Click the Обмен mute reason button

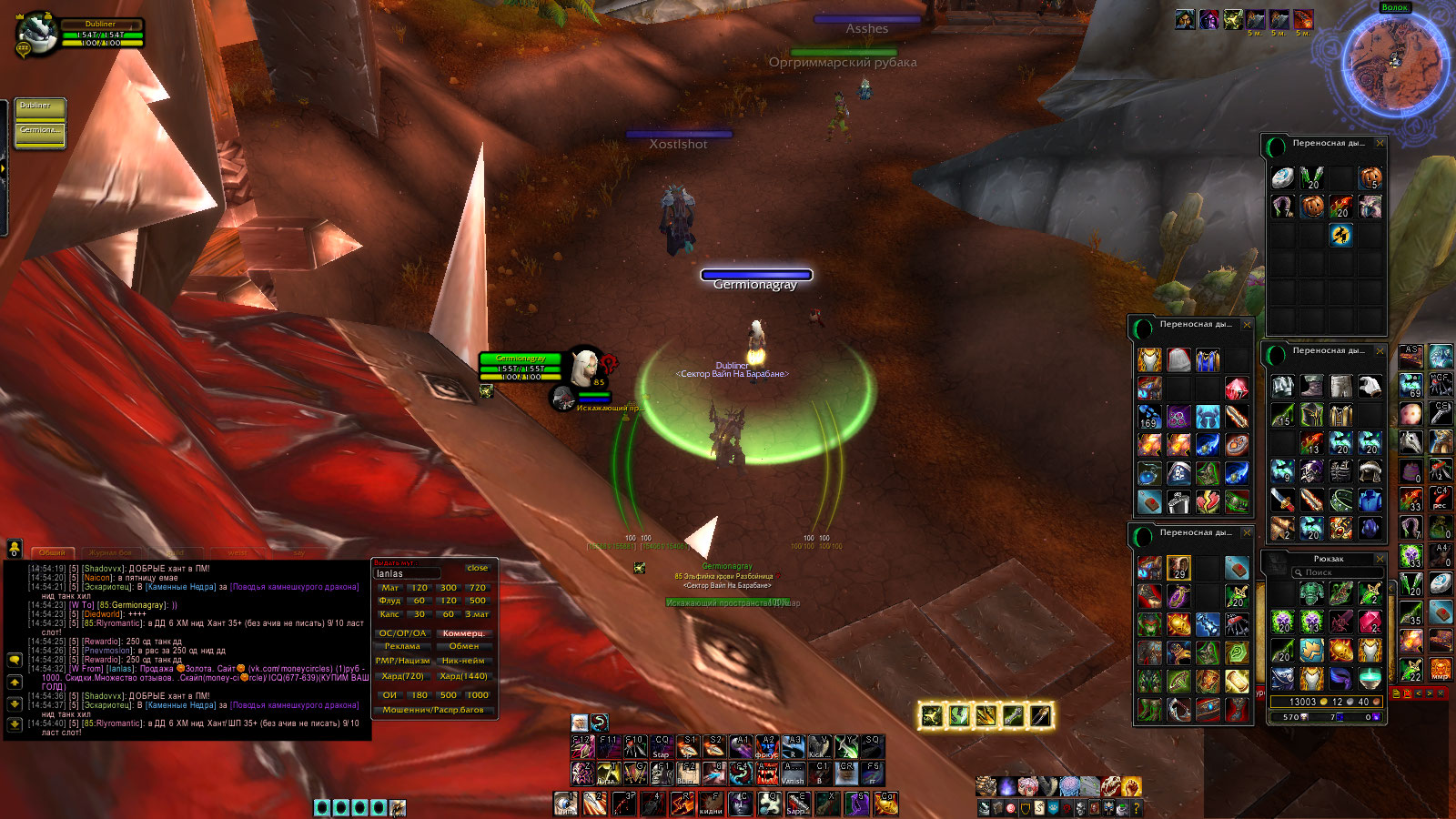(463, 646)
